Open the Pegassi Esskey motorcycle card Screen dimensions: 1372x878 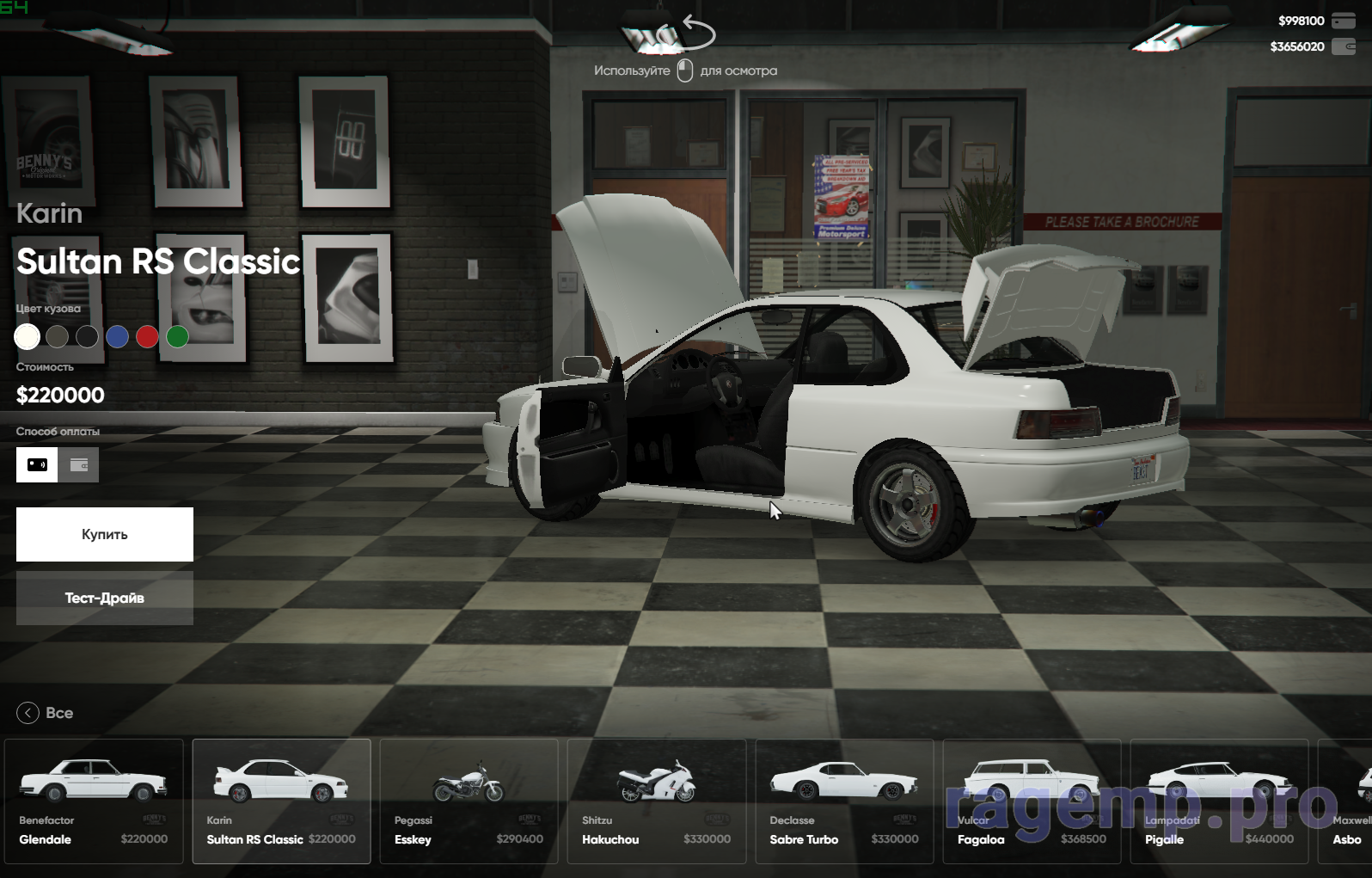pyautogui.click(x=469, y=801)
